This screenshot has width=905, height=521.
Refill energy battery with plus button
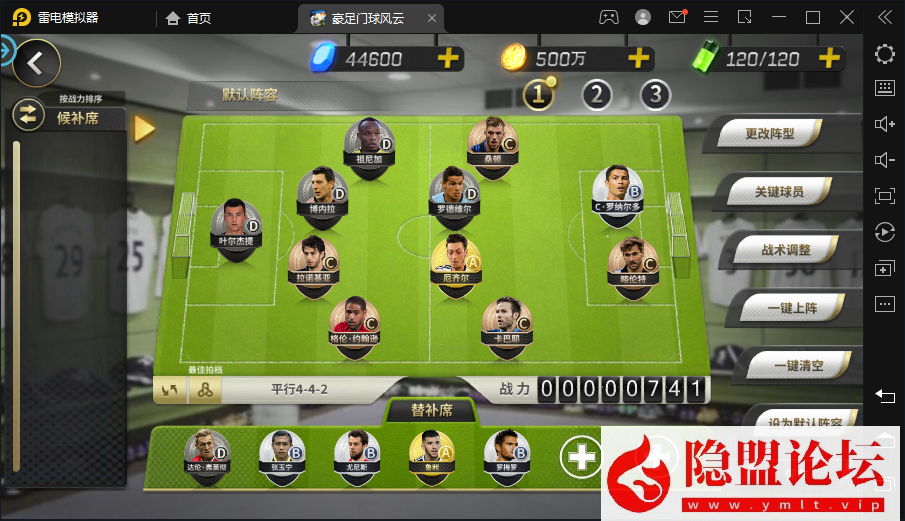coord(828,58)
